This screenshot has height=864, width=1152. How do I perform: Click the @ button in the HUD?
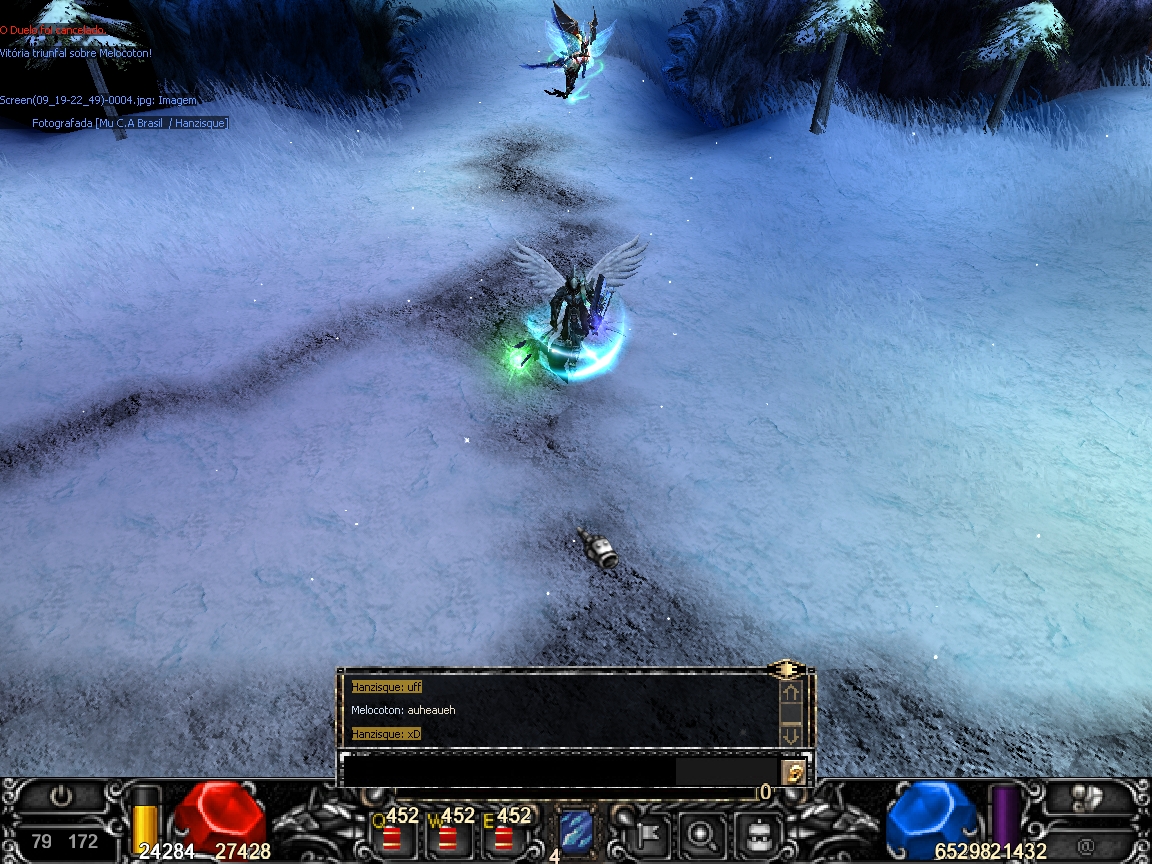(x=1085, y=844)
